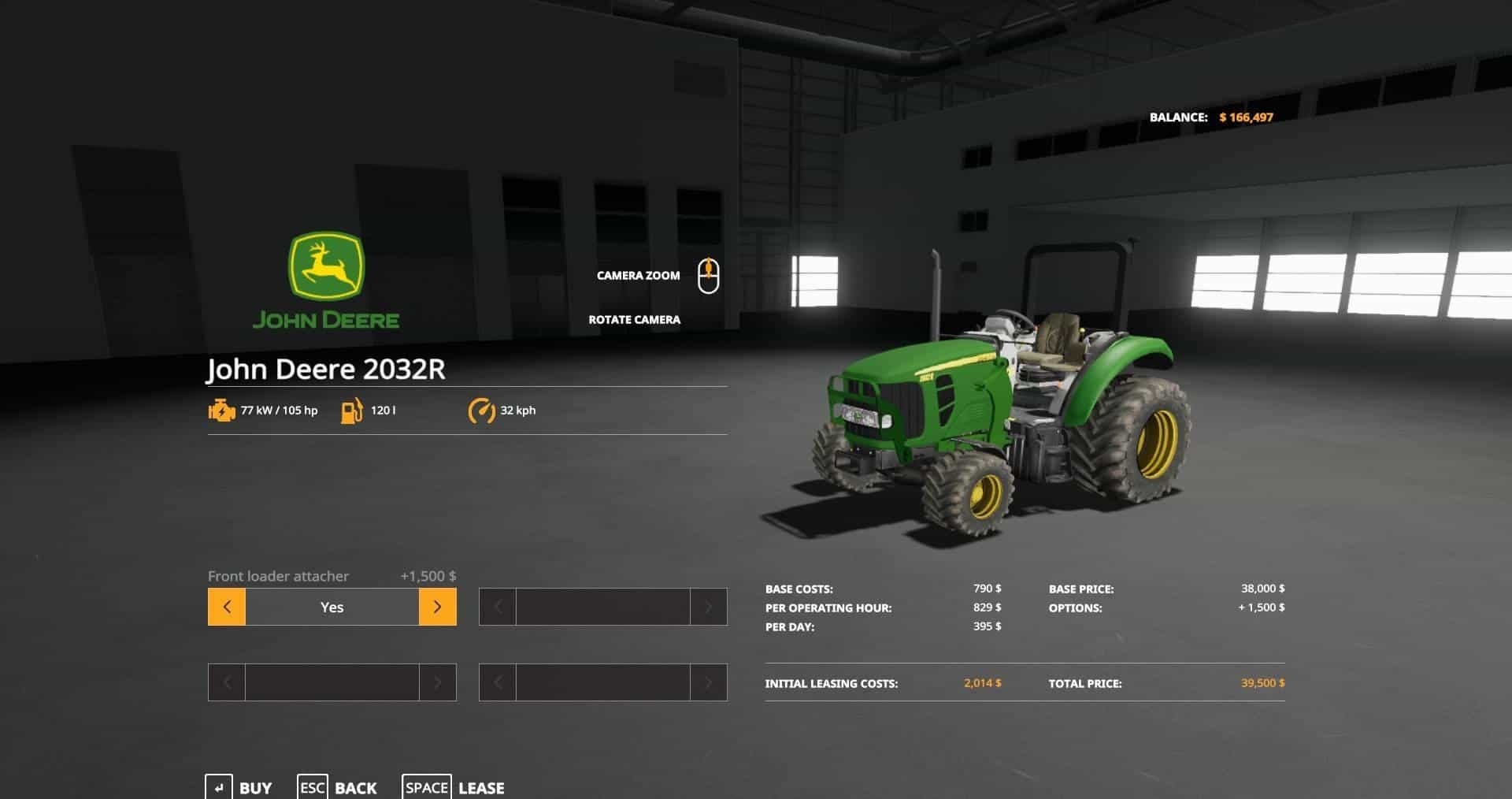This screenshot has height=799, width=1512.
Task: Select next Front loader attacher option
Action: [437, 607]
